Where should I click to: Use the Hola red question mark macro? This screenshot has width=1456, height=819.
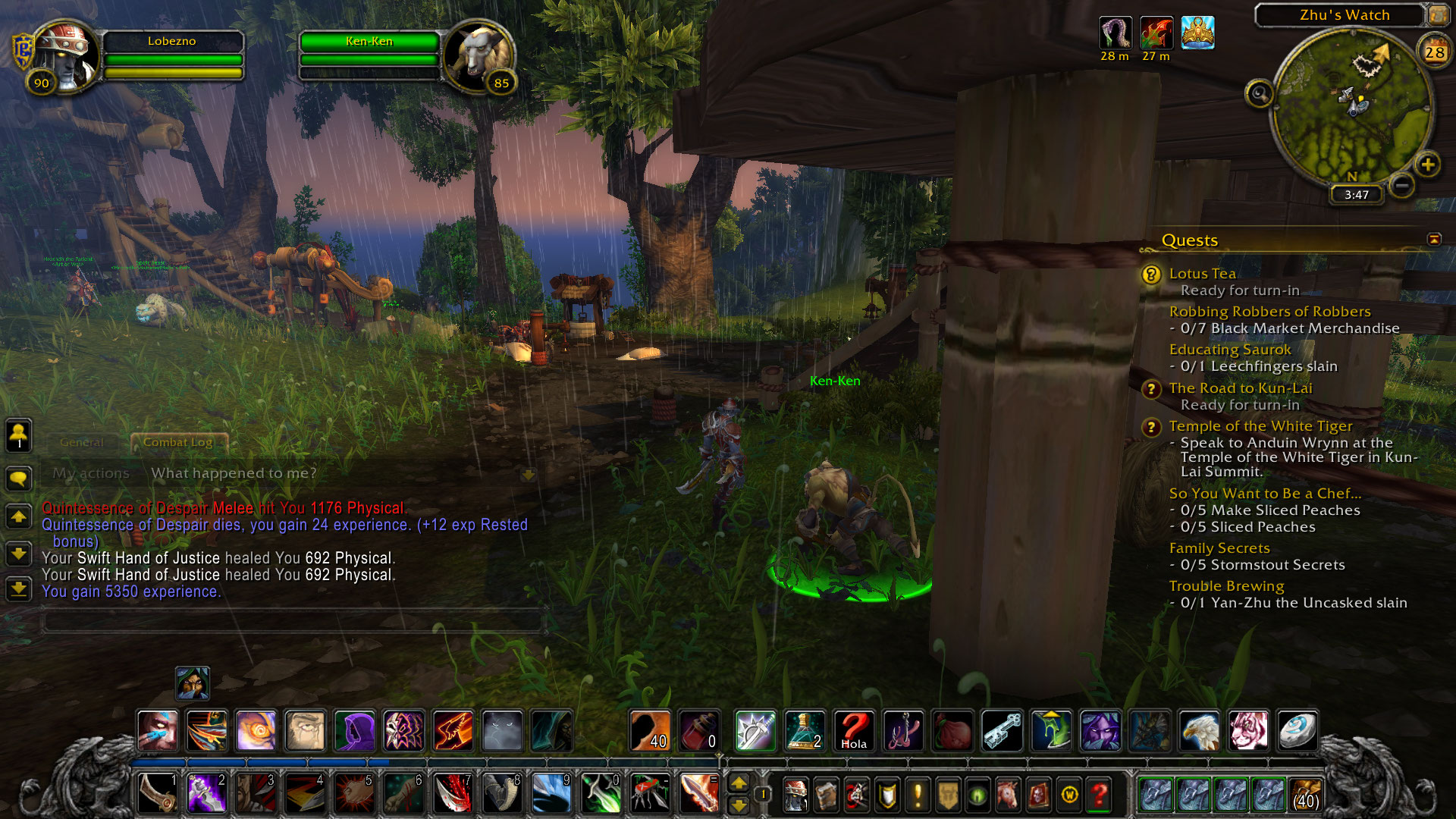pyautogui.click(x=854, y=731)
